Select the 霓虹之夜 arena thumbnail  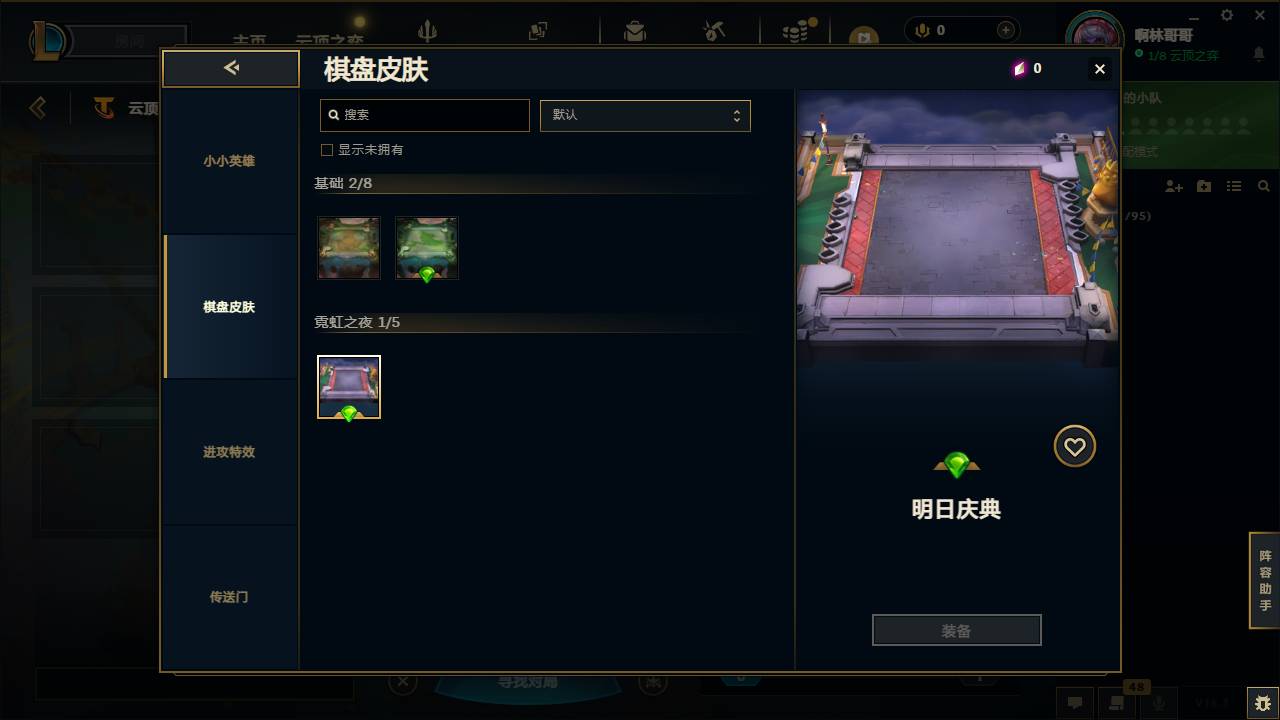348,387
